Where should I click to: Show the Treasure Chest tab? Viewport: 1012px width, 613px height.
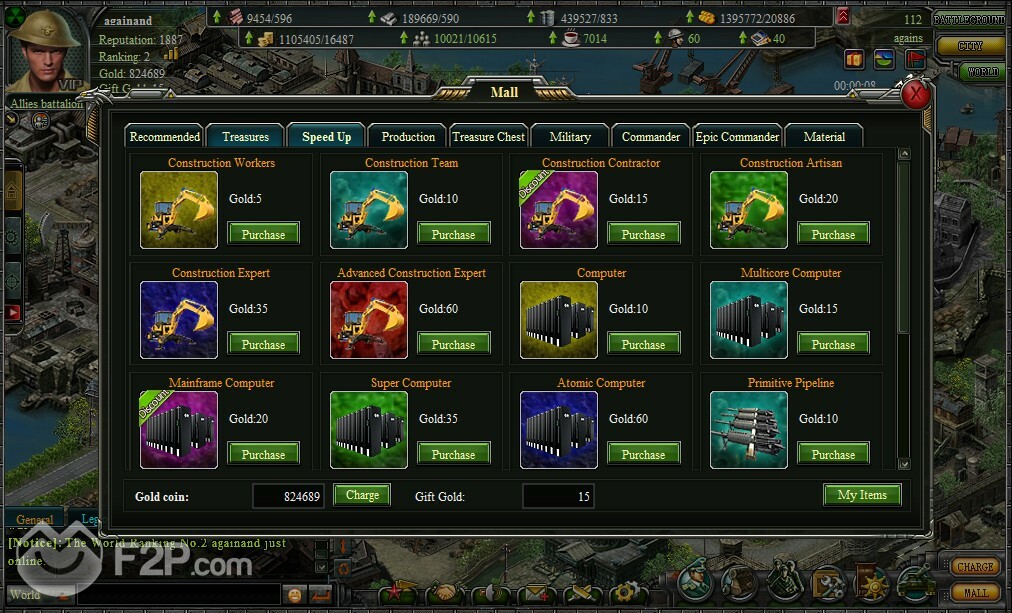point(488,137)
